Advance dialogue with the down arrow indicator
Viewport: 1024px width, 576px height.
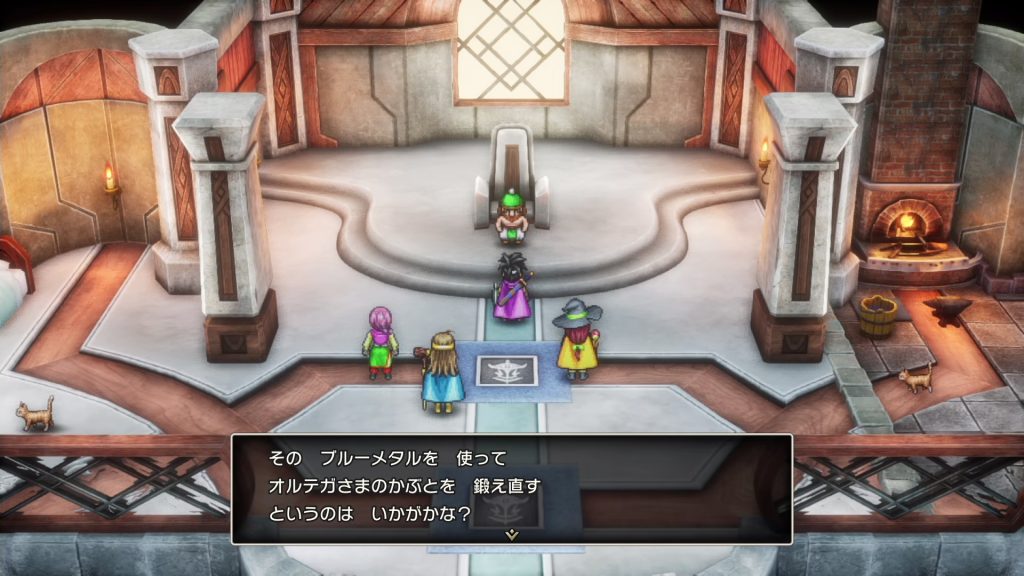[x=512, y=534]
